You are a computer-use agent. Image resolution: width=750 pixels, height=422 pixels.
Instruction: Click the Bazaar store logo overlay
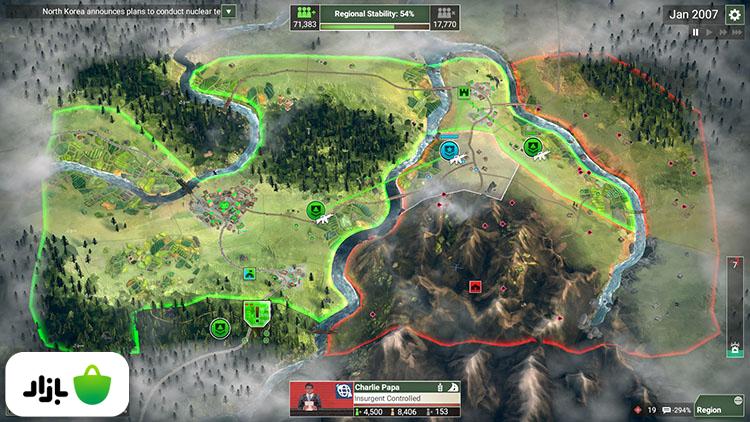67,384
